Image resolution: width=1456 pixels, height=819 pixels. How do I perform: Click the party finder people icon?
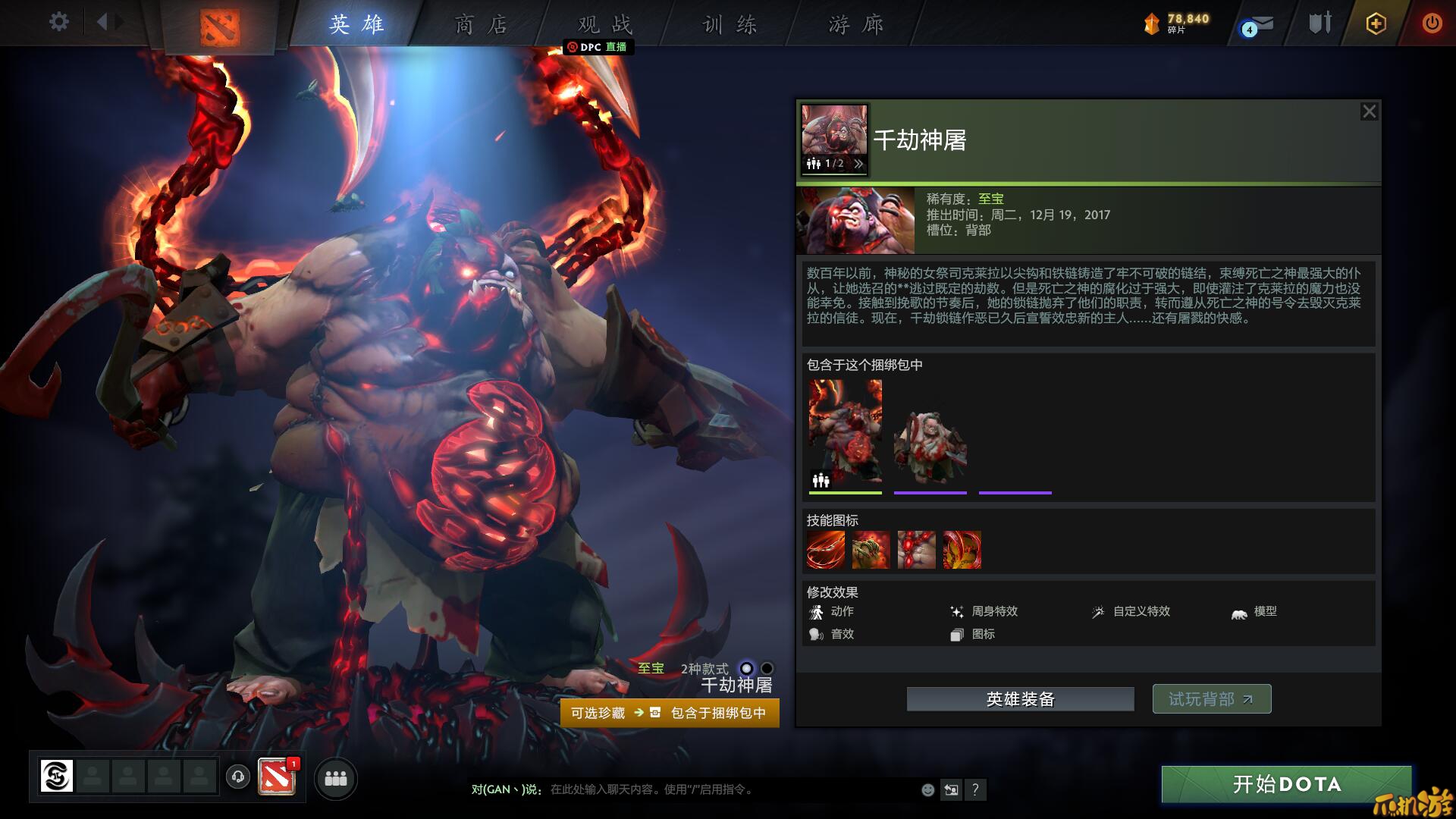[x=336, y=779]
